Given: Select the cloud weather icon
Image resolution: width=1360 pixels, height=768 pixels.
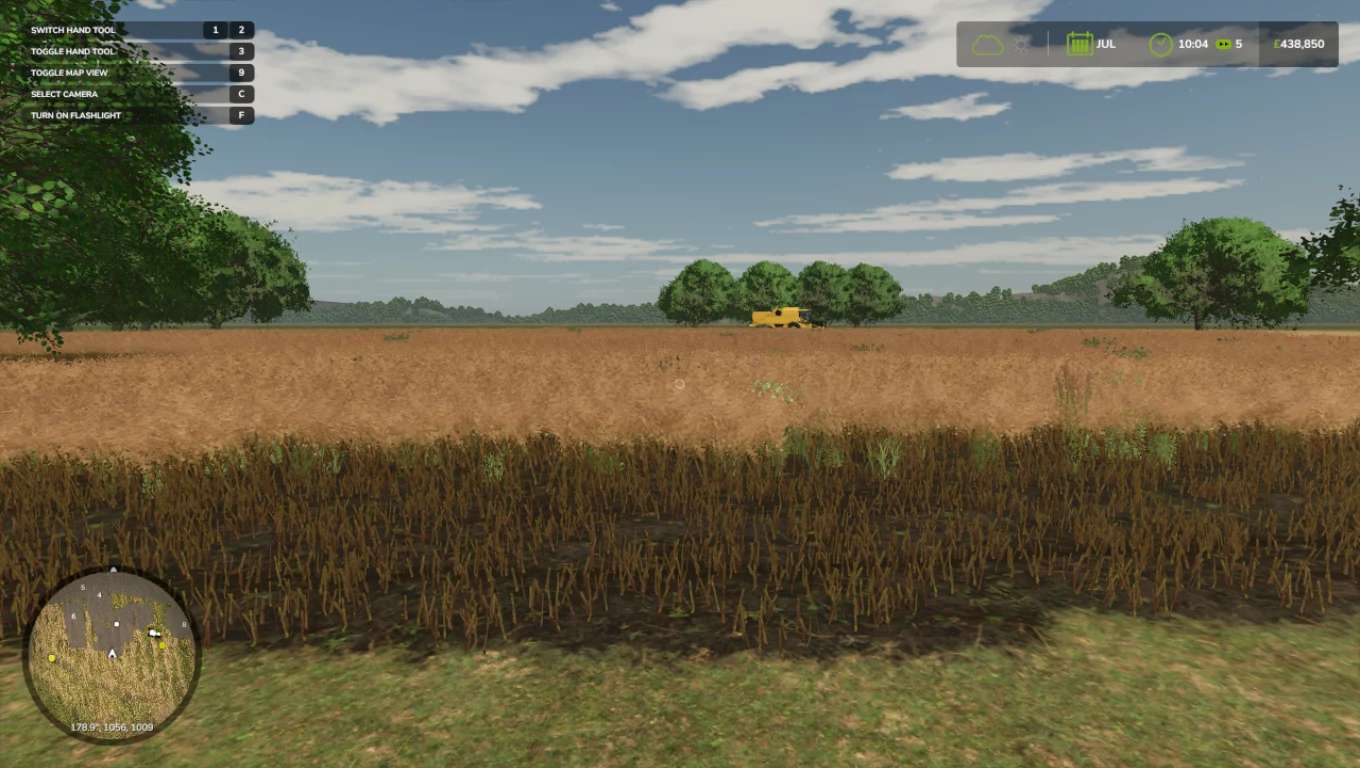Looking at the screenshot, I should click(x=987, y=45).
